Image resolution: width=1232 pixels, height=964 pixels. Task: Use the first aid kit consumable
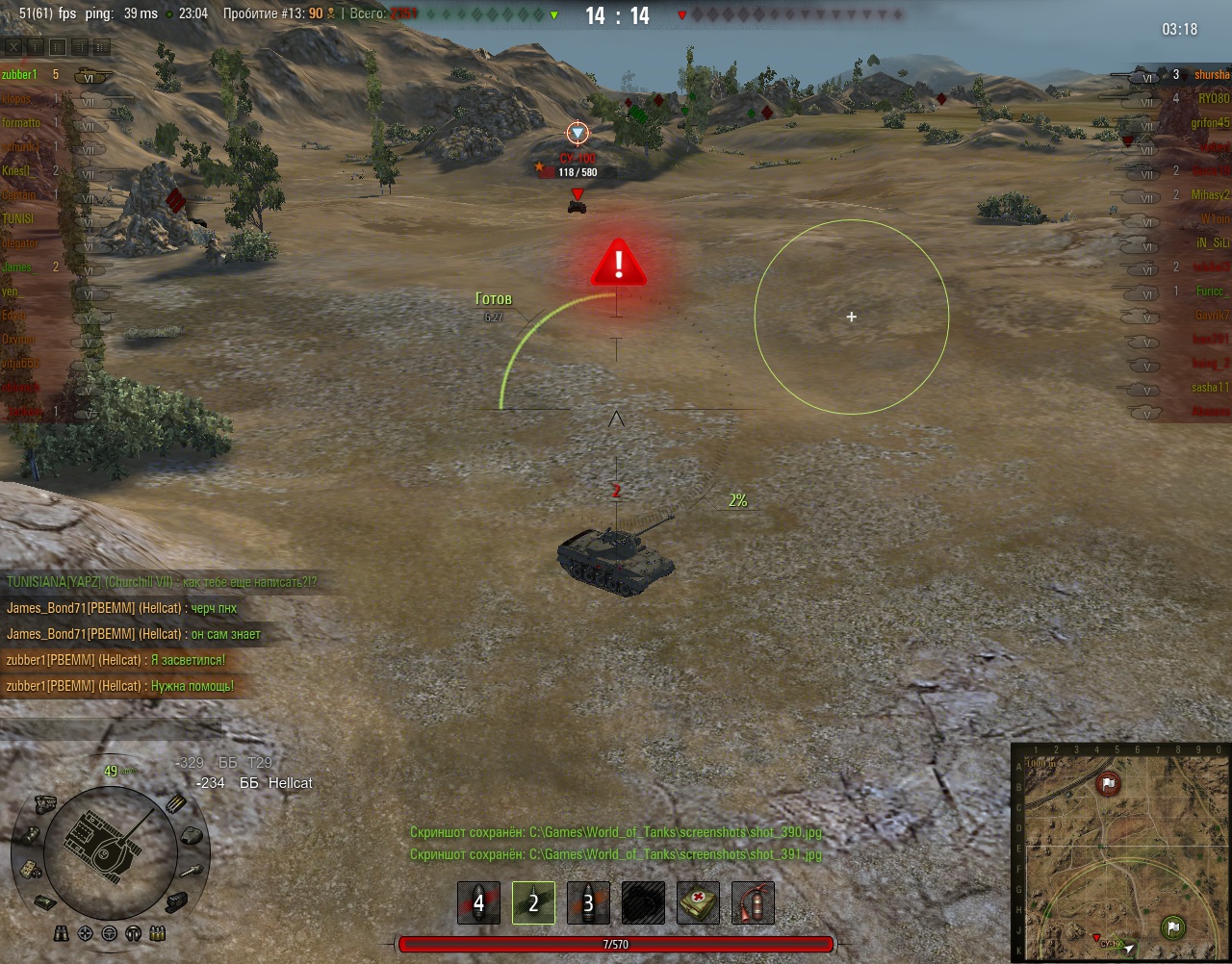[x=698, y=903]
